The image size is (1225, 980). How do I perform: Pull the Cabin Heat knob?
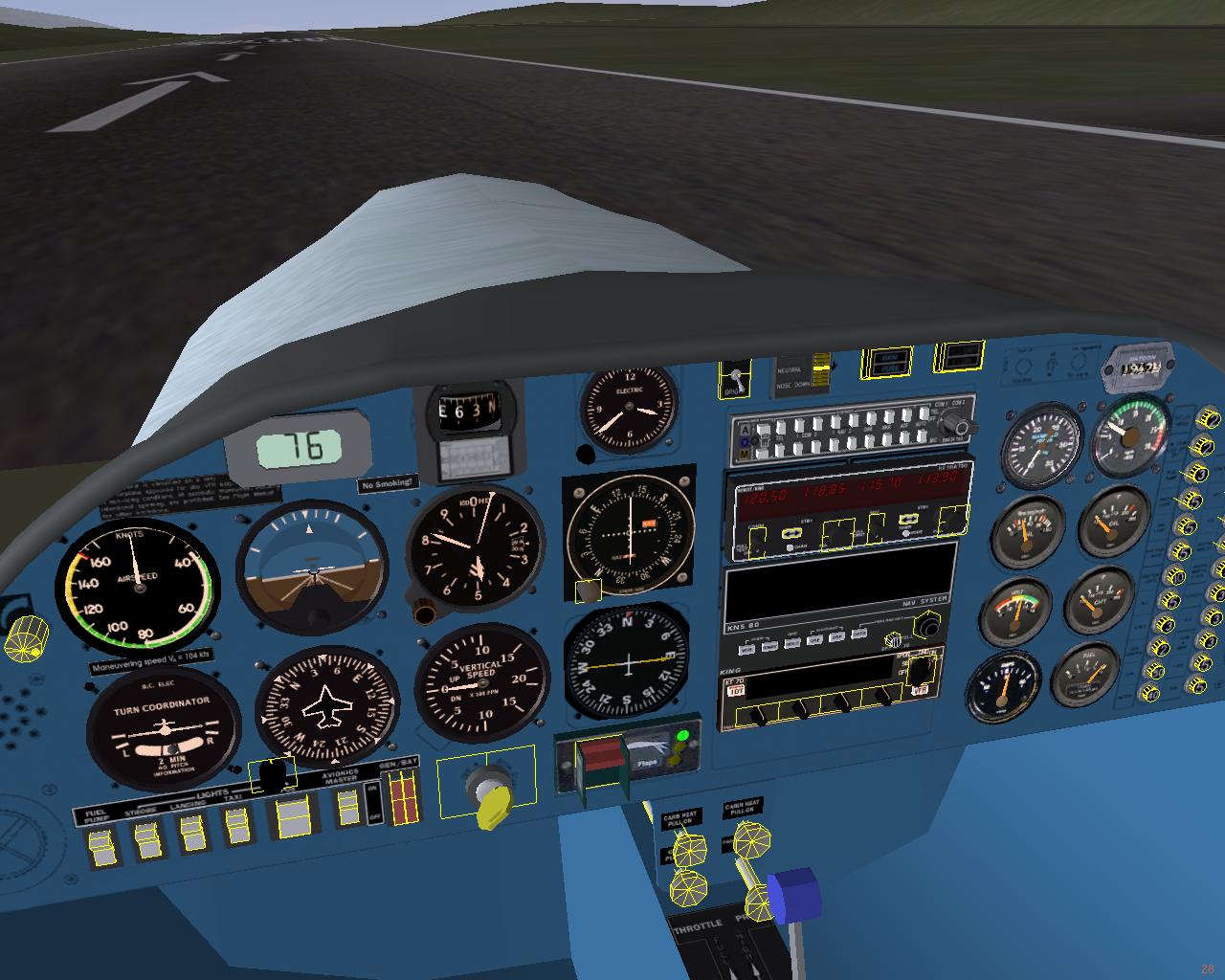750,839
